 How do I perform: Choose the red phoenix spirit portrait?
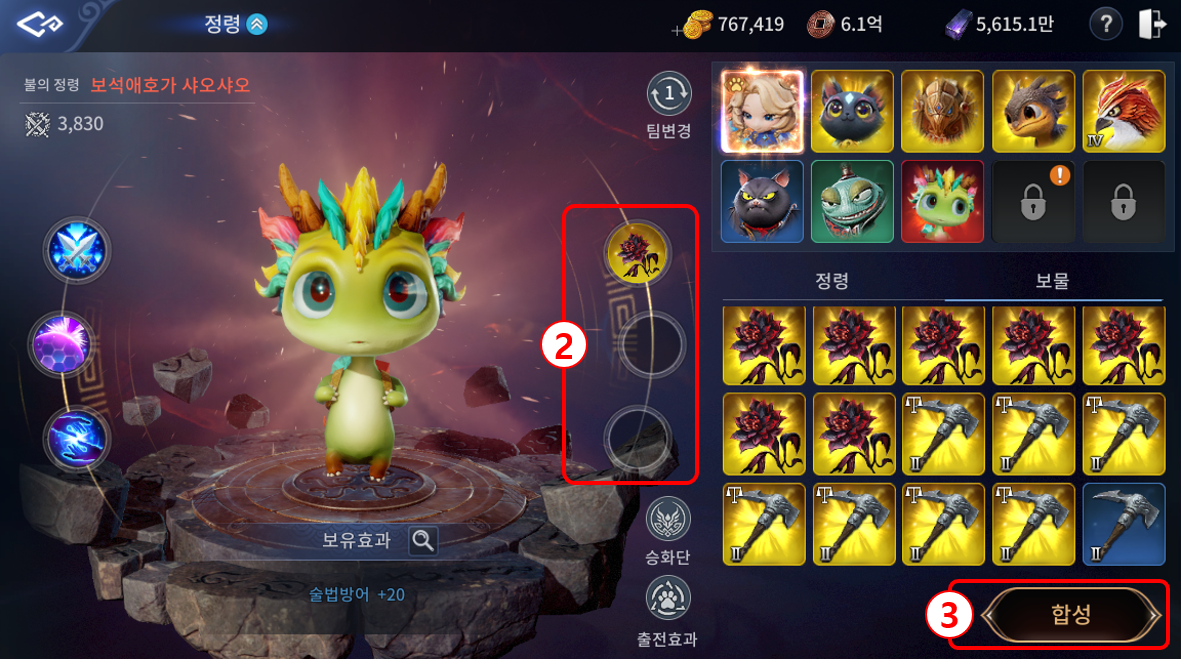coord(1123,111)
